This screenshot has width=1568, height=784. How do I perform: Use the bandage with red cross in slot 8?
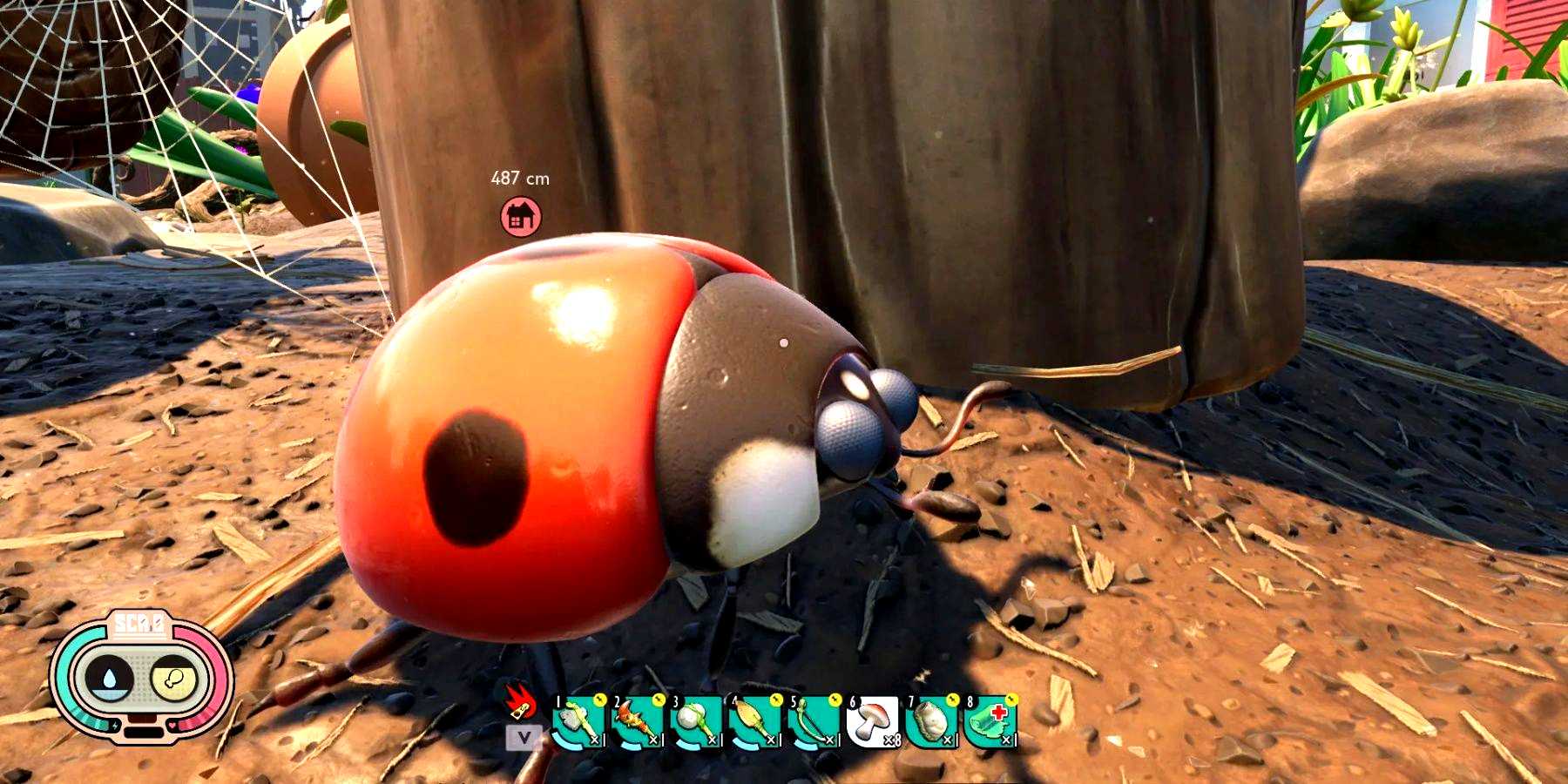point(990,721)
